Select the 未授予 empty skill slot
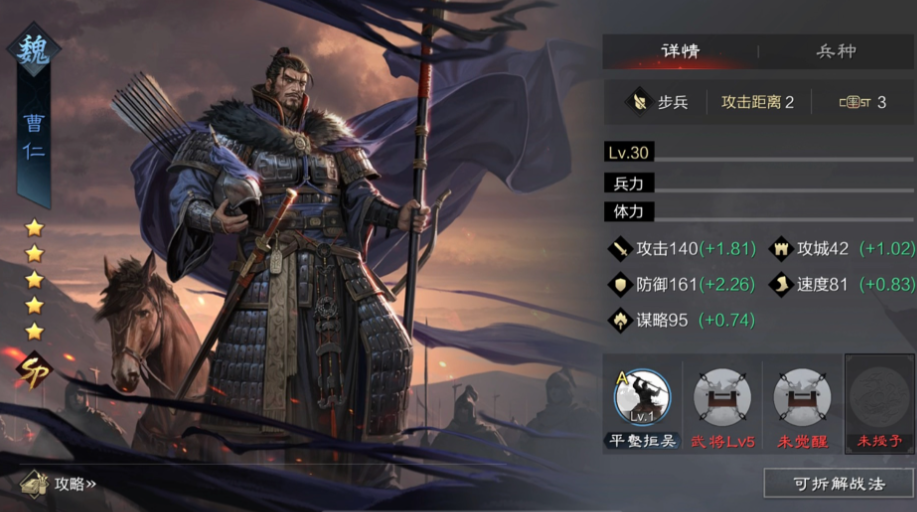This screenshot has width=917, height=512. click(x=878, y=402)
